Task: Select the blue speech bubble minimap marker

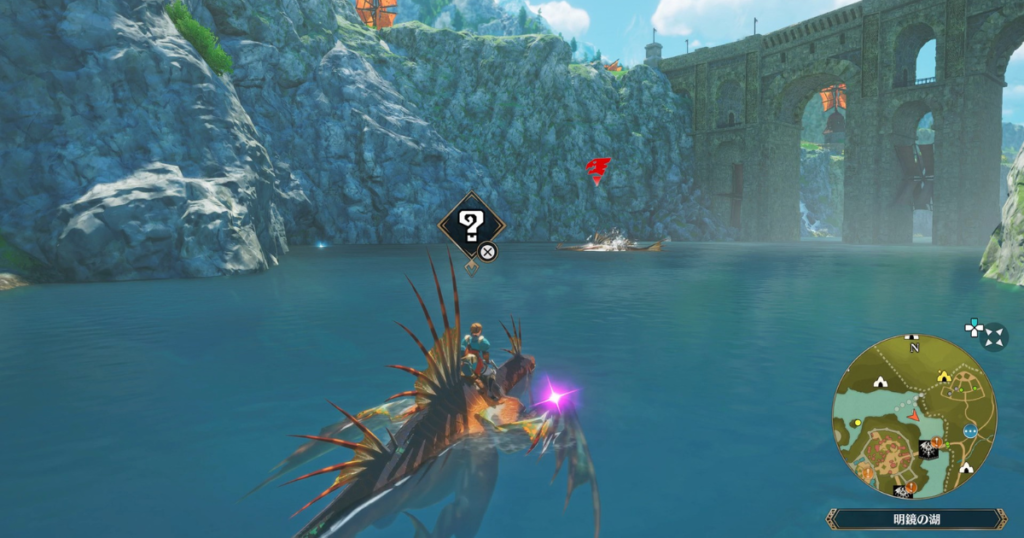Action: pyautogui.click(x=969, y=430)
